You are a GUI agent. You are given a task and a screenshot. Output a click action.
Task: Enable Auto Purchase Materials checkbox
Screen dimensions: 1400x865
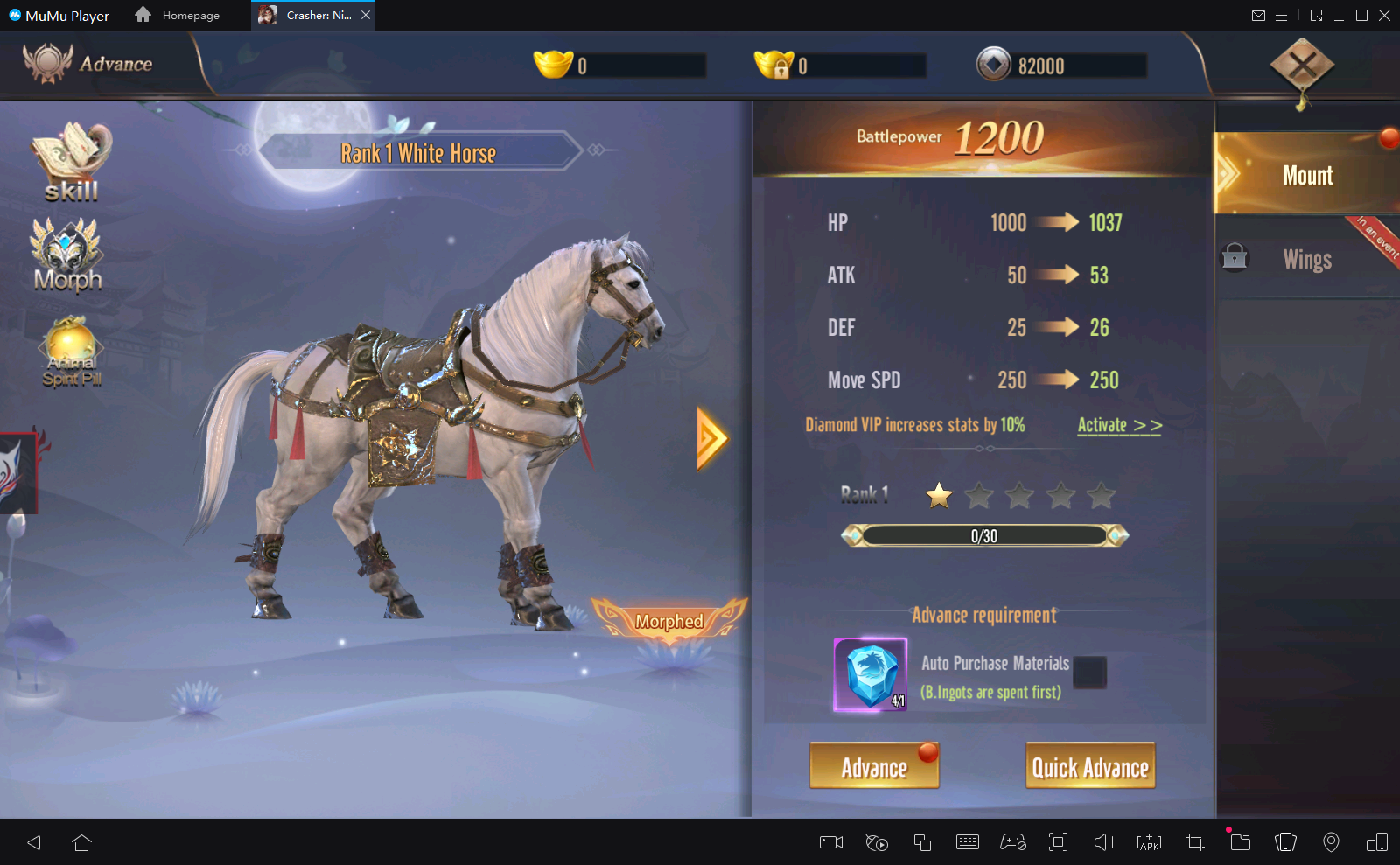point(1091,673)
